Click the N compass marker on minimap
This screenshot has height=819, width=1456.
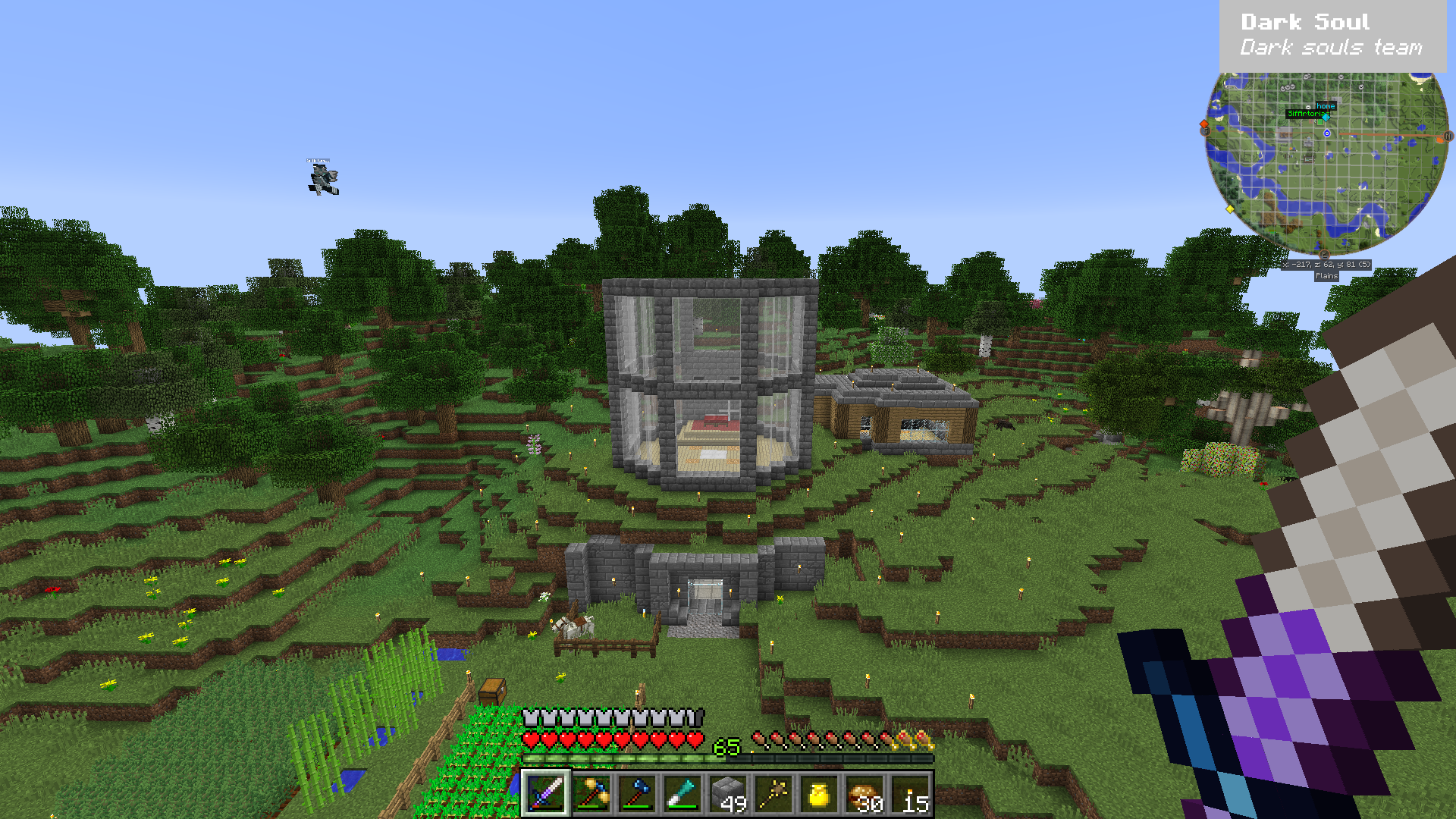point(1448,136)
